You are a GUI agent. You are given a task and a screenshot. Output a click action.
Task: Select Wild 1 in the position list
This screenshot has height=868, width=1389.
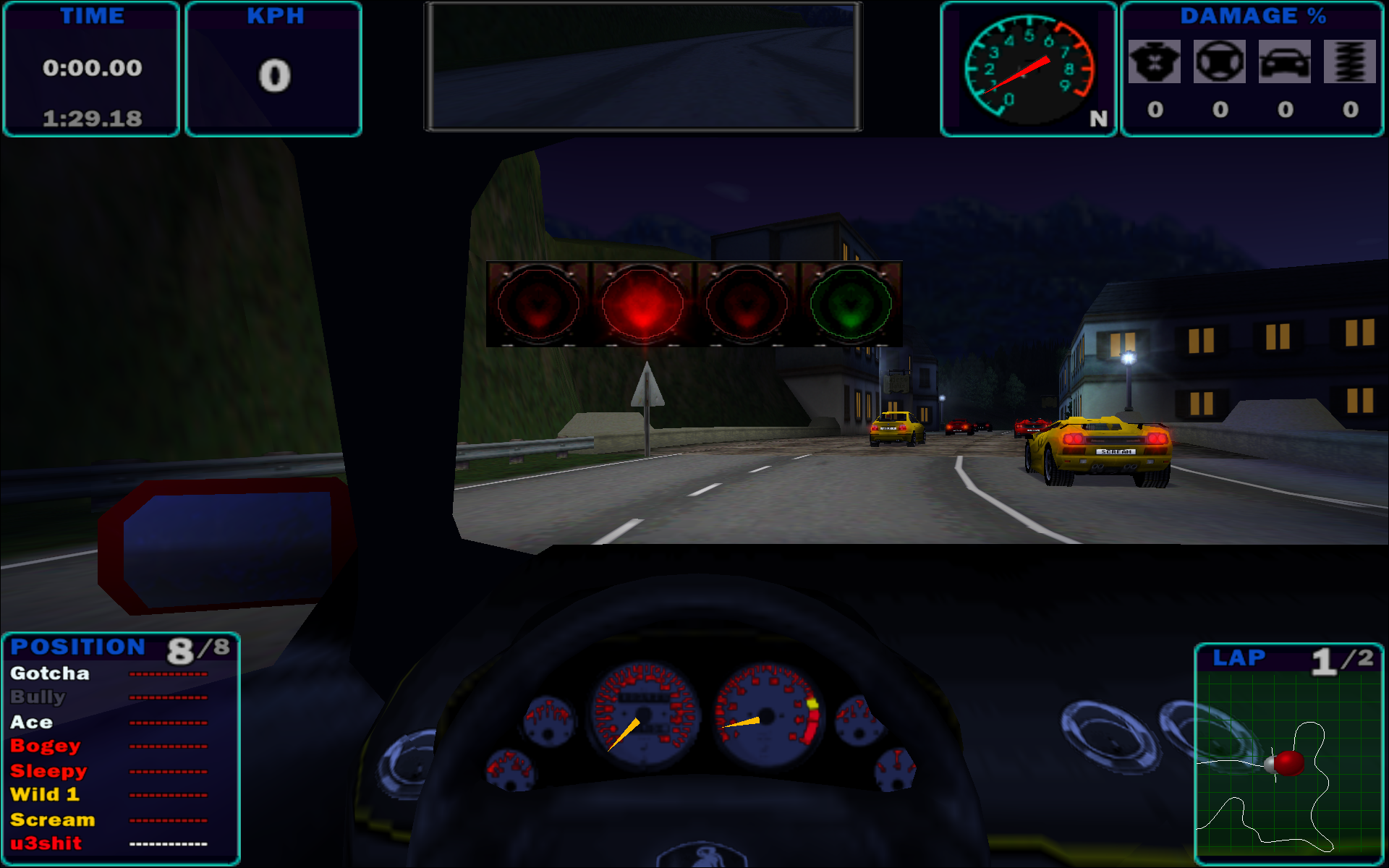click(44, 794)
